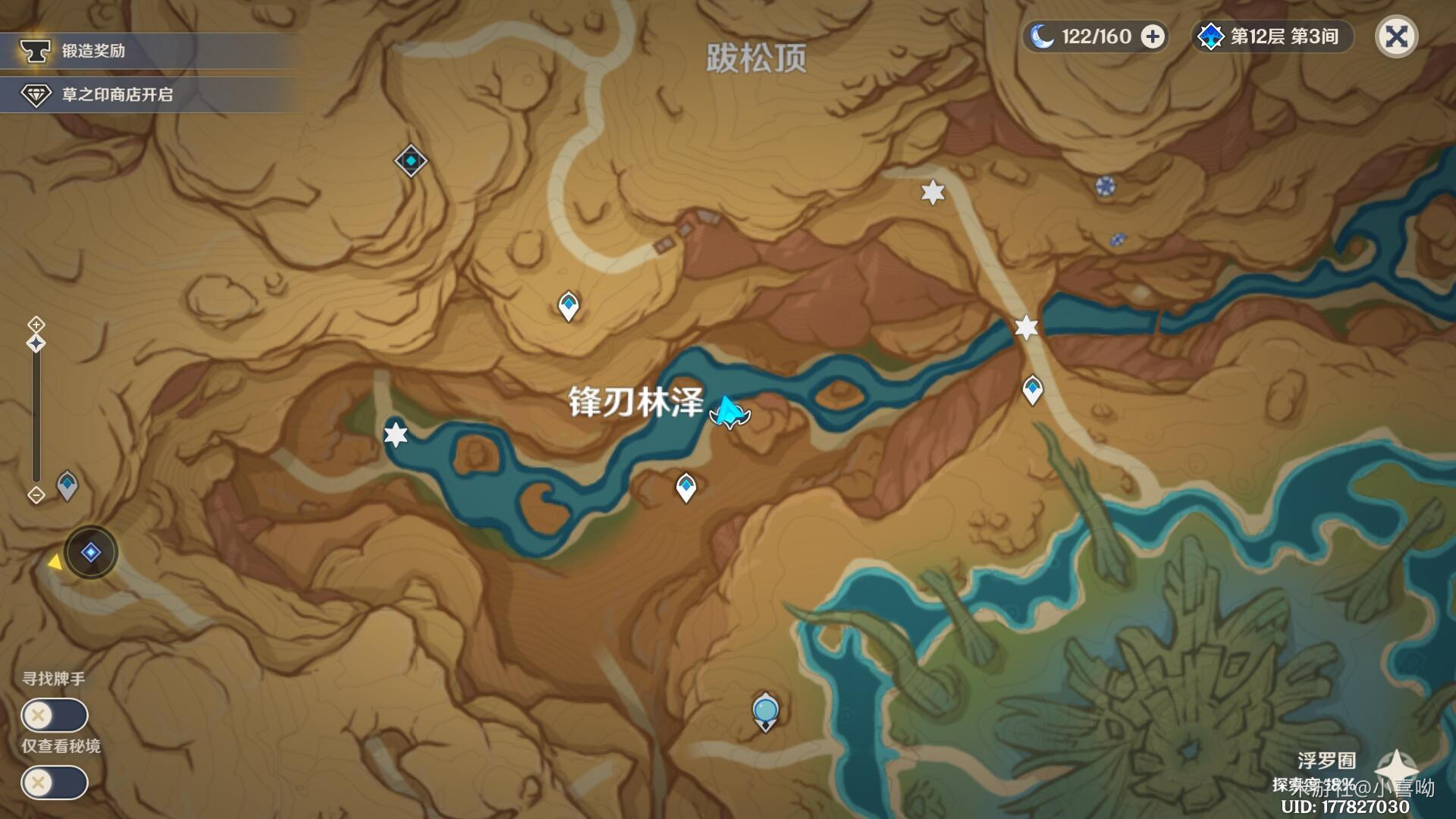Select the waypoint beside the eastern road

coord(1032,390)
